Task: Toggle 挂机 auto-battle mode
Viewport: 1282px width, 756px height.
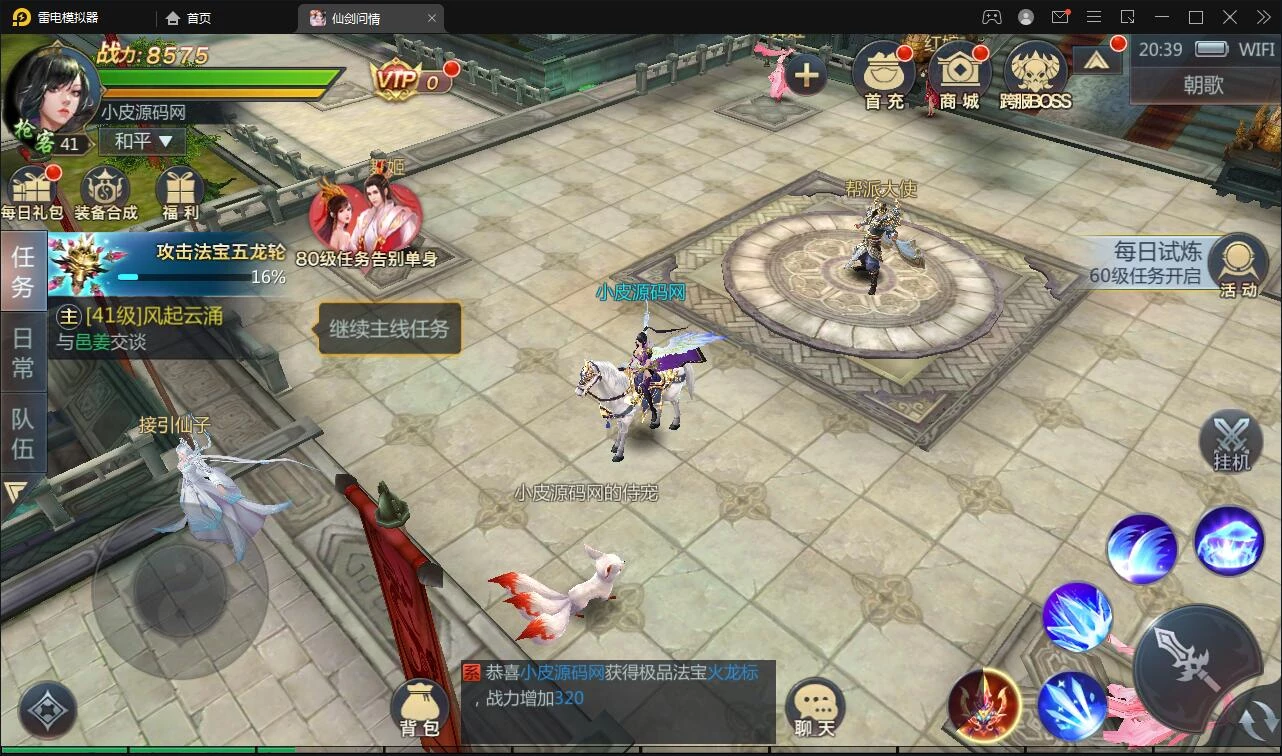Action: [x=1231, y=442]
